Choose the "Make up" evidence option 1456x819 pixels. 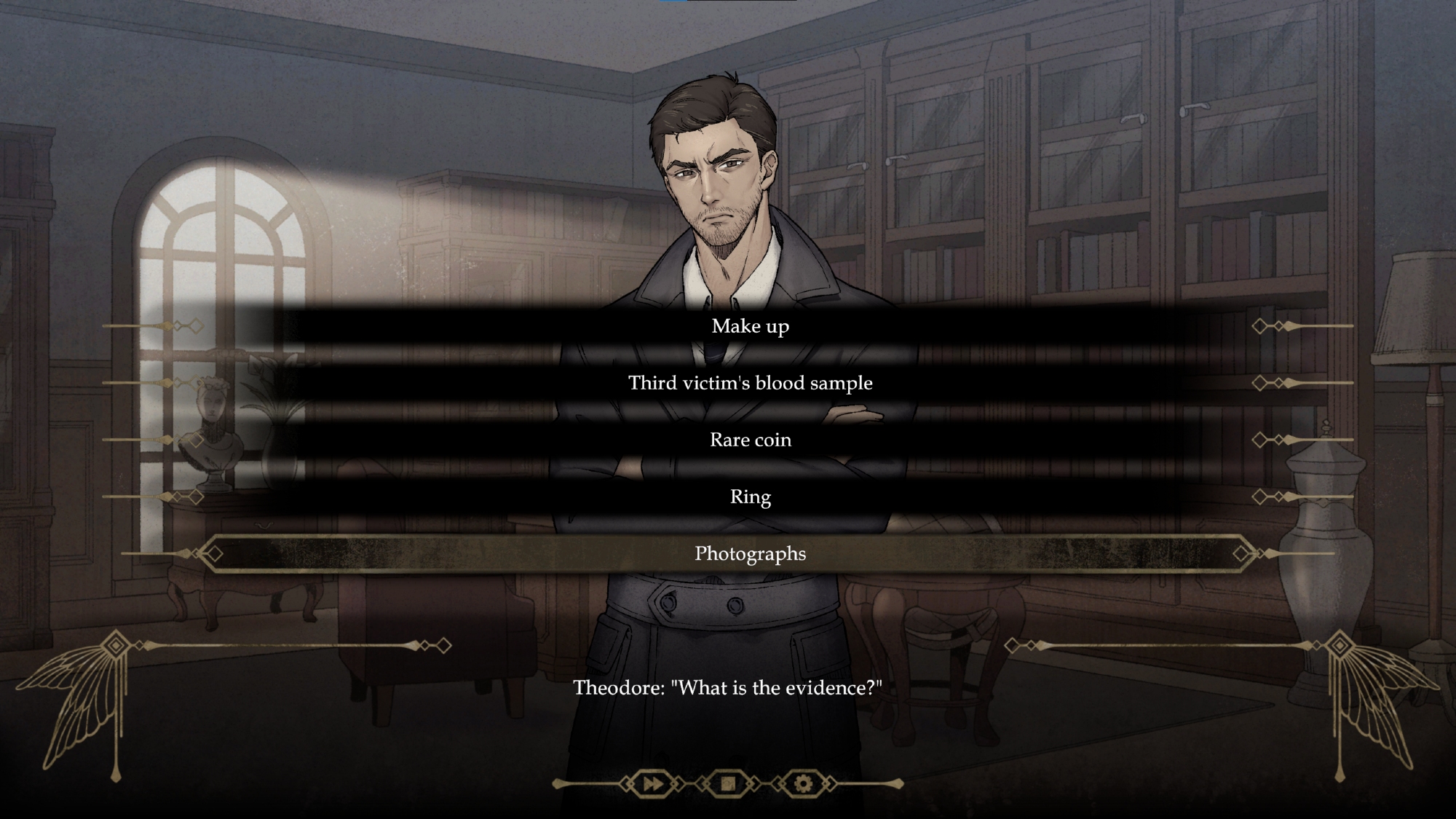click(750, 326)
